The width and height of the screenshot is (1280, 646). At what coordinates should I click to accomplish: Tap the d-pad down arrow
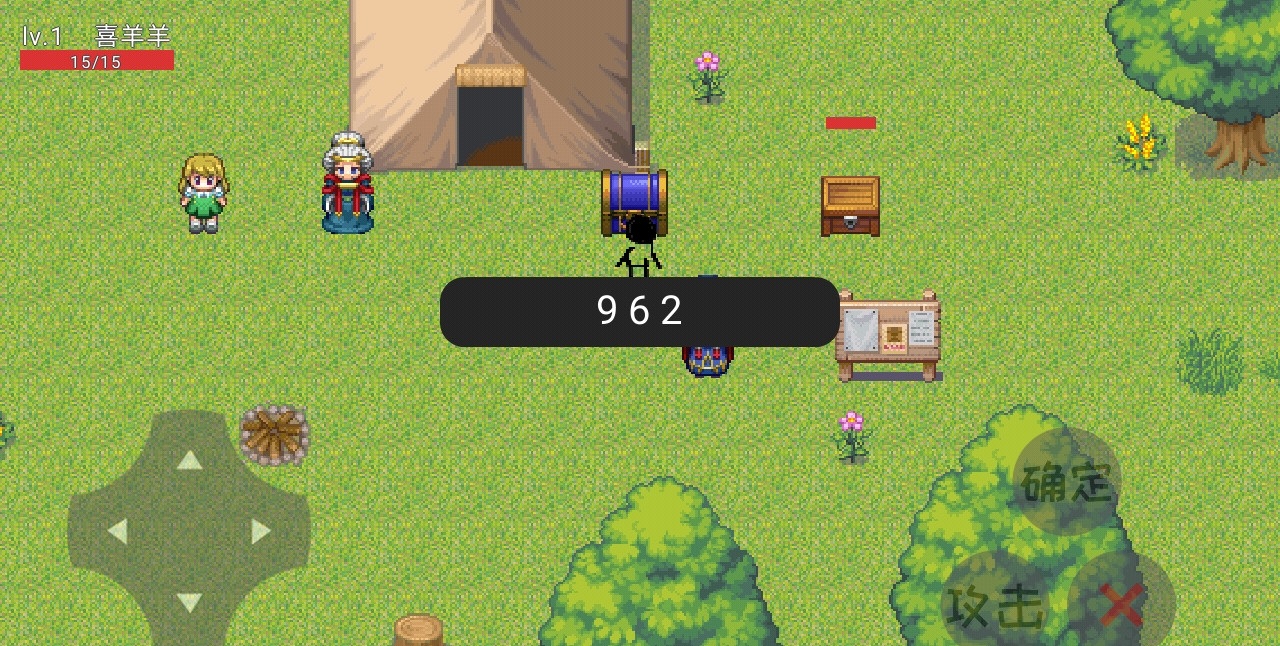point(189,602)
